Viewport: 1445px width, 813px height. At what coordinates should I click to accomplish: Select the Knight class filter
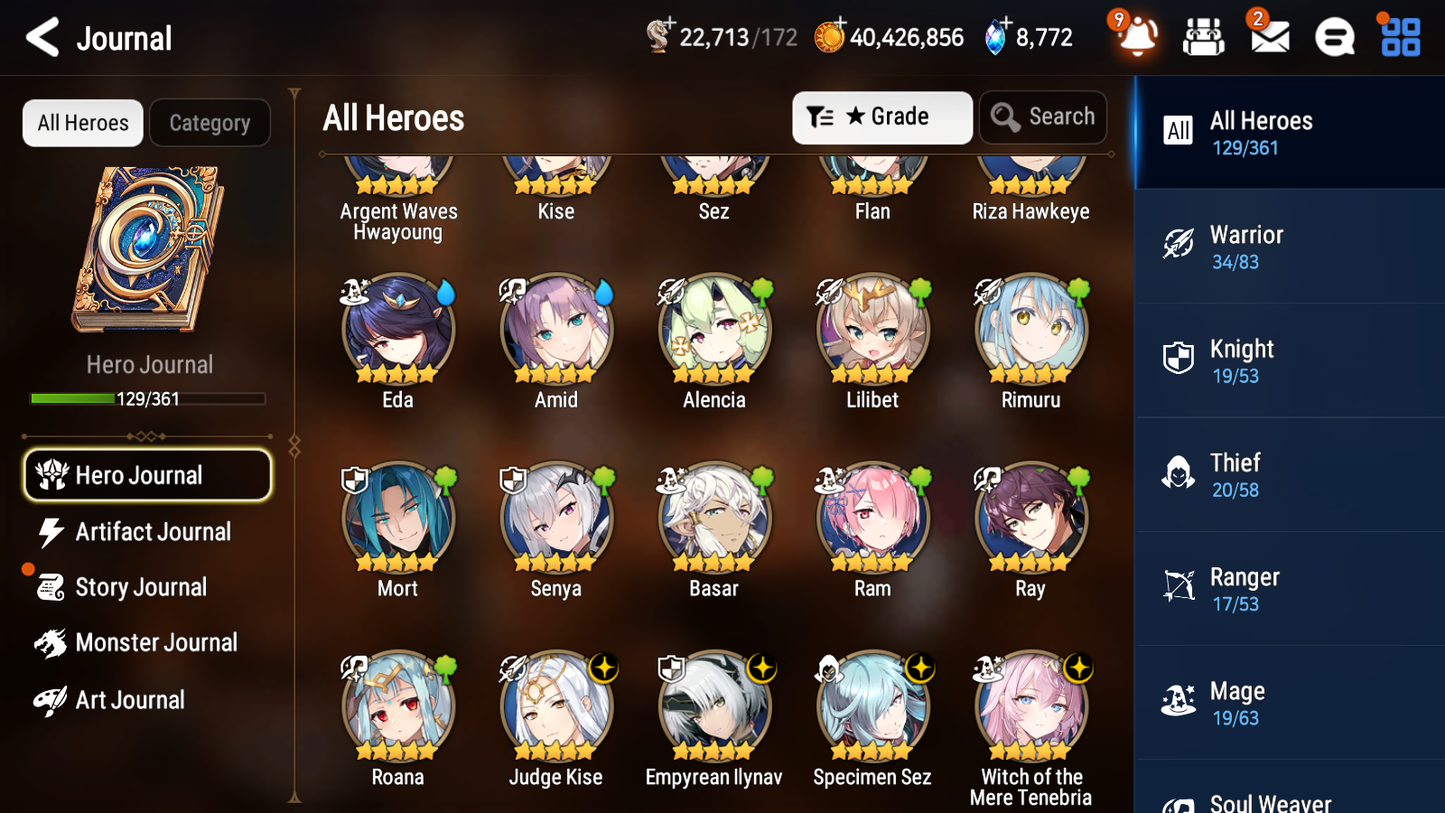pyautogui.click(x=1289, y=360)
